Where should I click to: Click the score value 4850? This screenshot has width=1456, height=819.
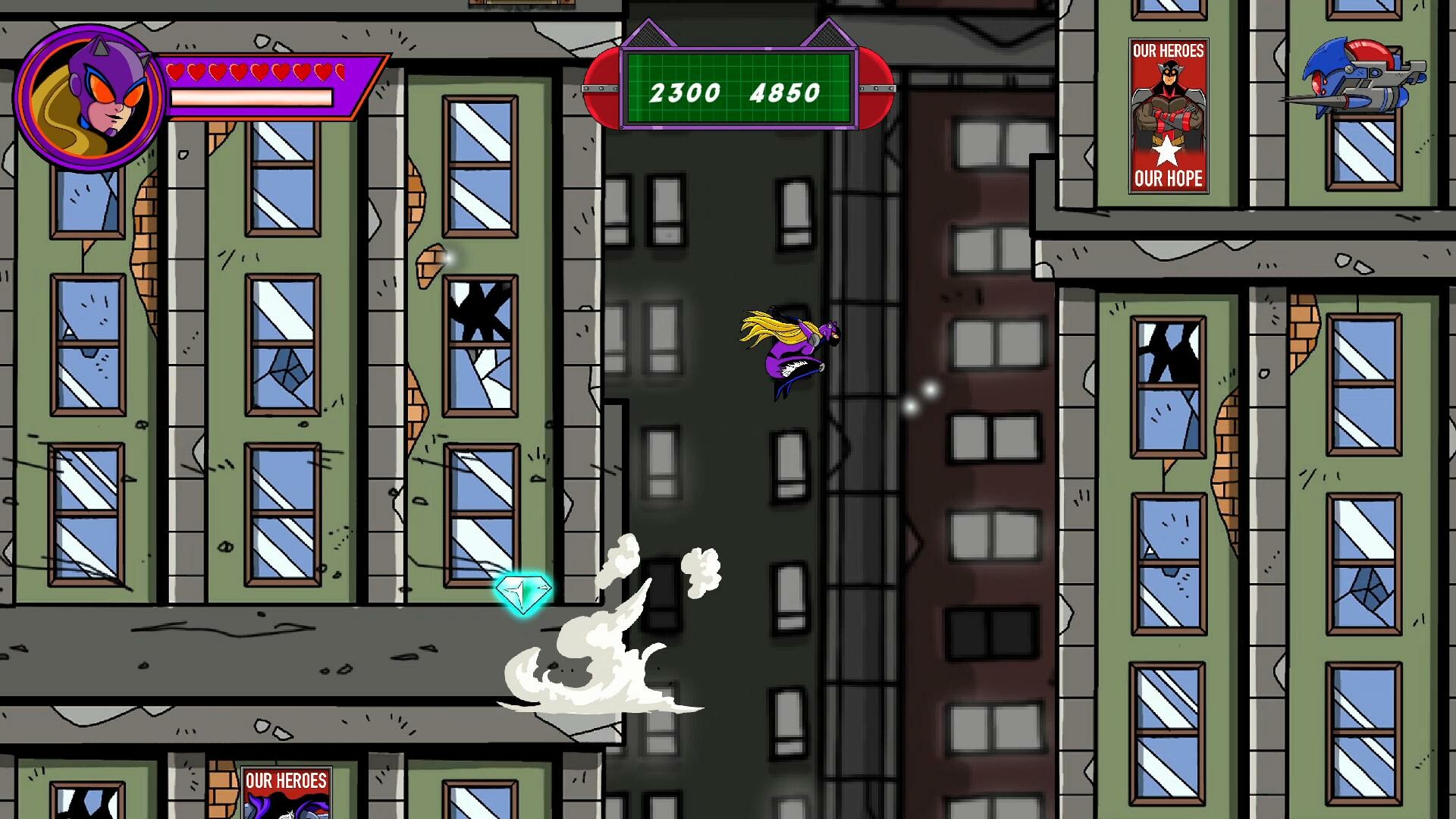(783, 93)
